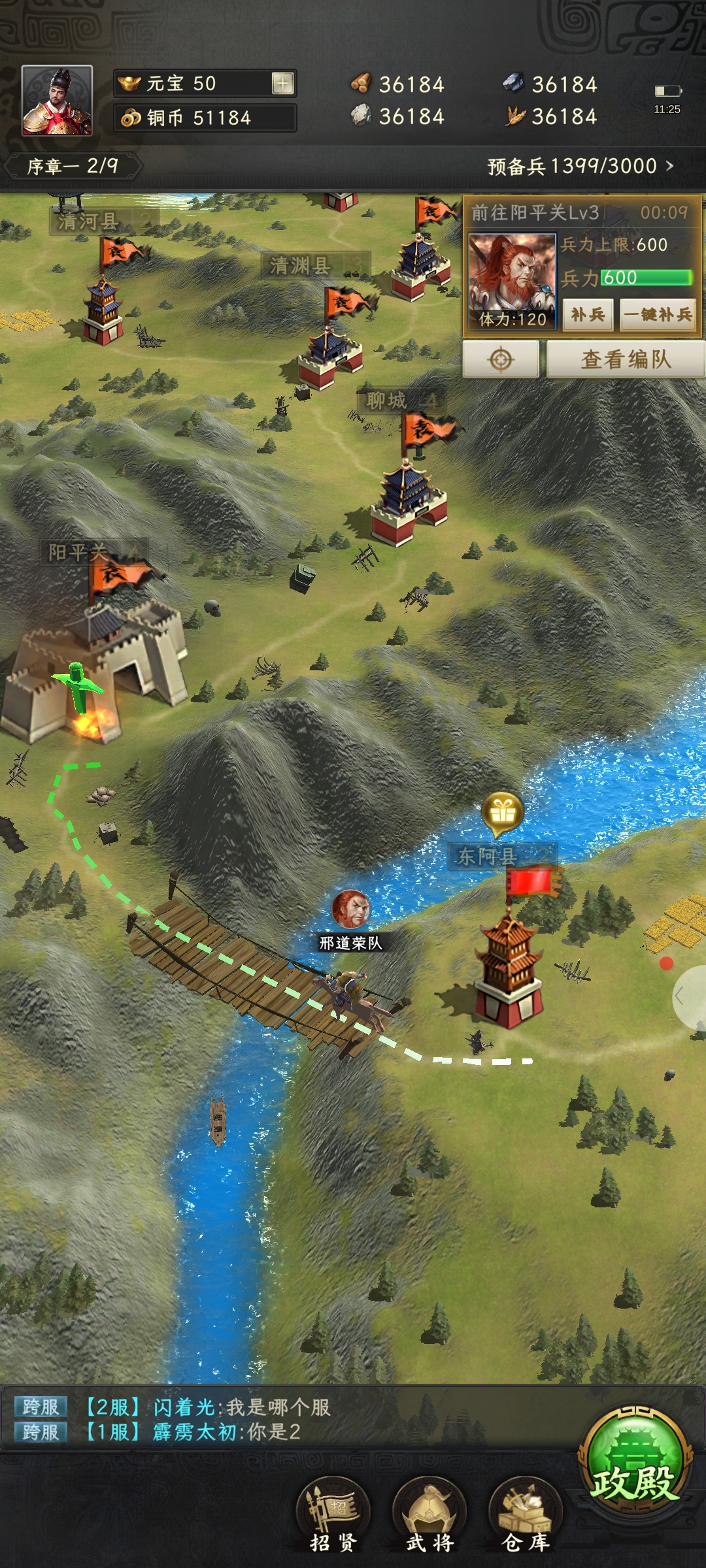706x1568 pixels.
Task: Open the cross-server chat box
Action: click(x=261, y=1419)
